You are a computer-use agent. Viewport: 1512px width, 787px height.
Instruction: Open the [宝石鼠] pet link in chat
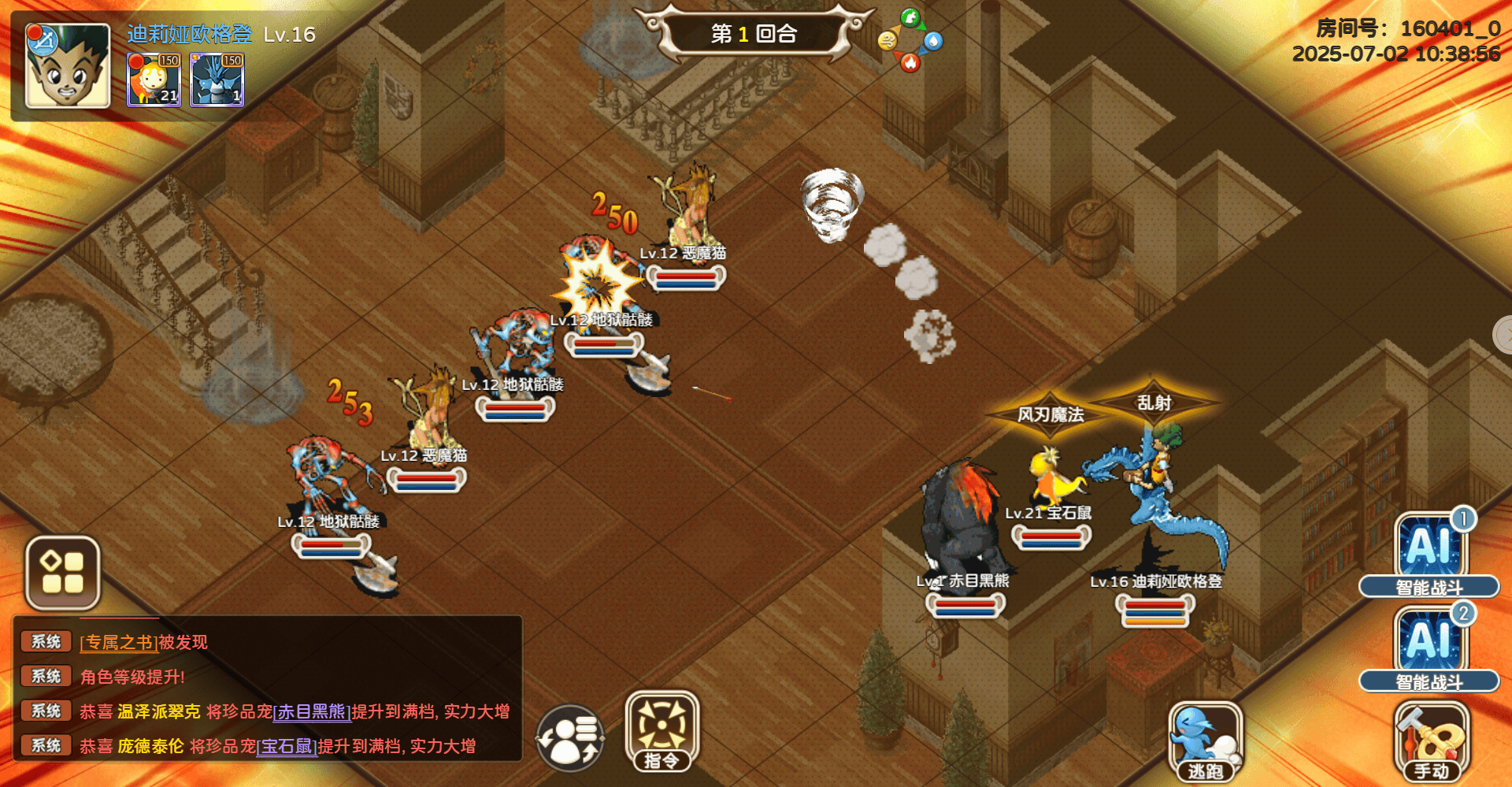[x=287, y=745]
